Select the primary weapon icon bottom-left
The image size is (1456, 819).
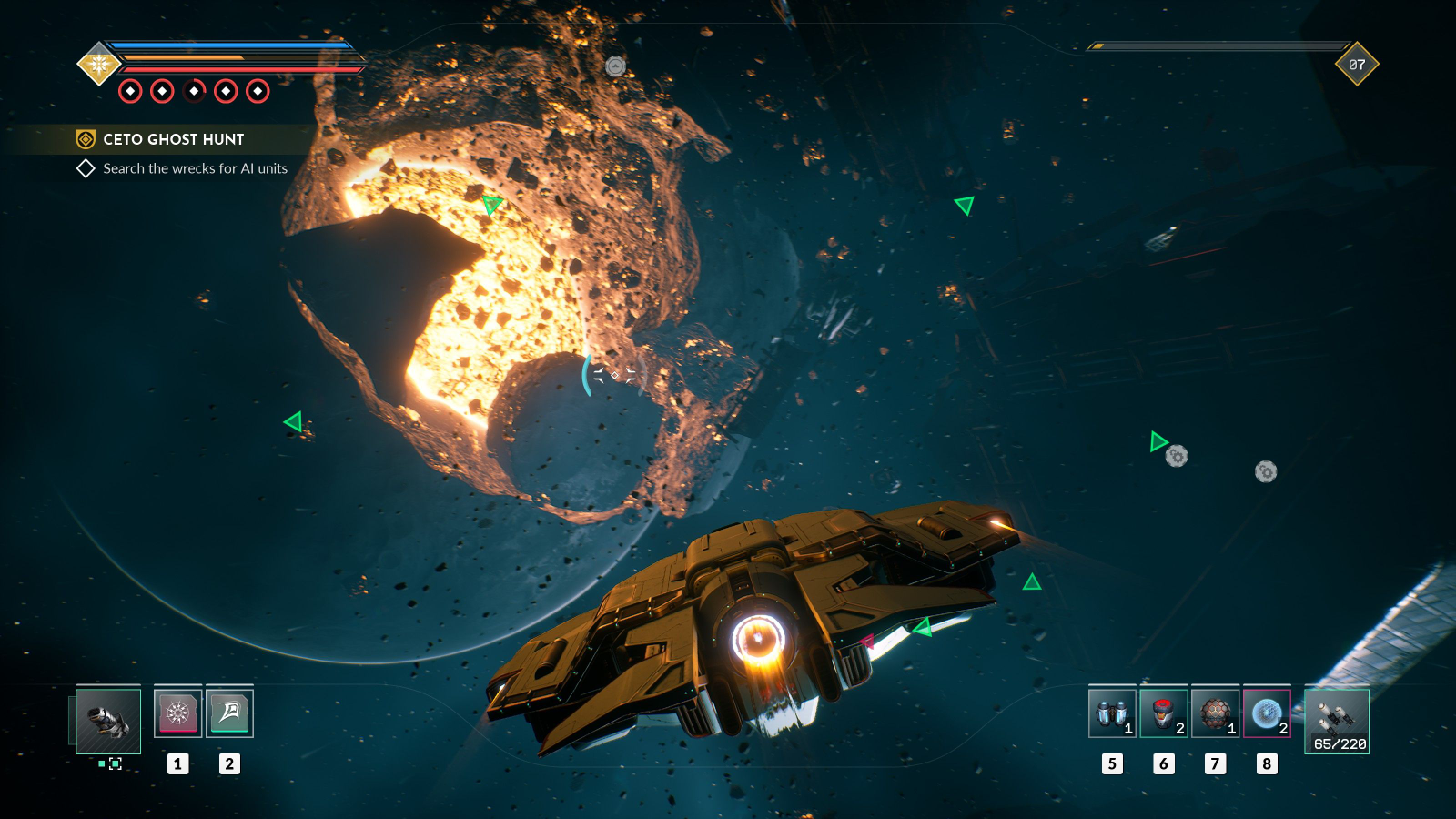(x=105, y=721)
